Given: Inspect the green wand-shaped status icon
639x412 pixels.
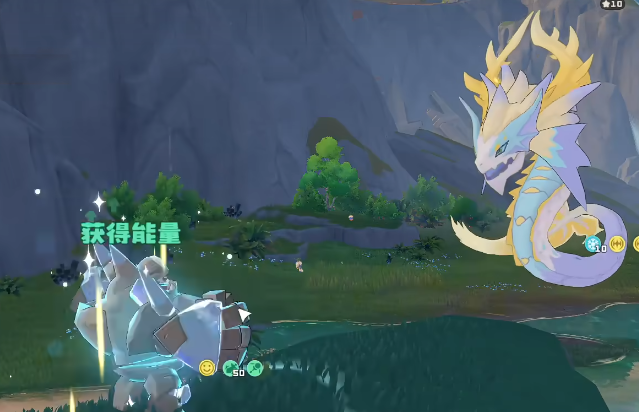Looking at the screenshot, I should click(x=254, y=368).
